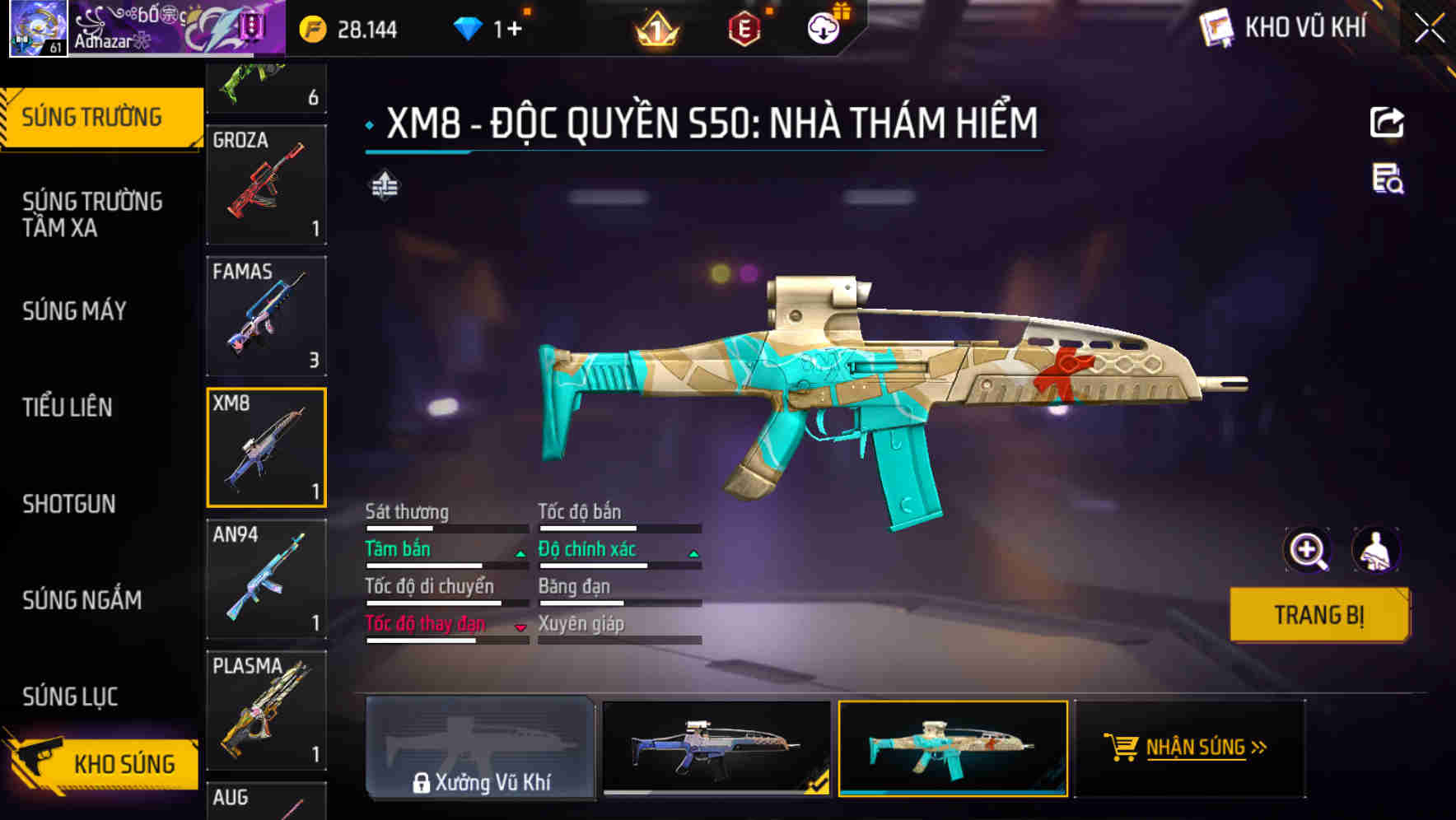Switch to the SHOTGUN category tab
Image resolution: width=1456 pixels, height=820 pixels.
click(x=70, y=504)
